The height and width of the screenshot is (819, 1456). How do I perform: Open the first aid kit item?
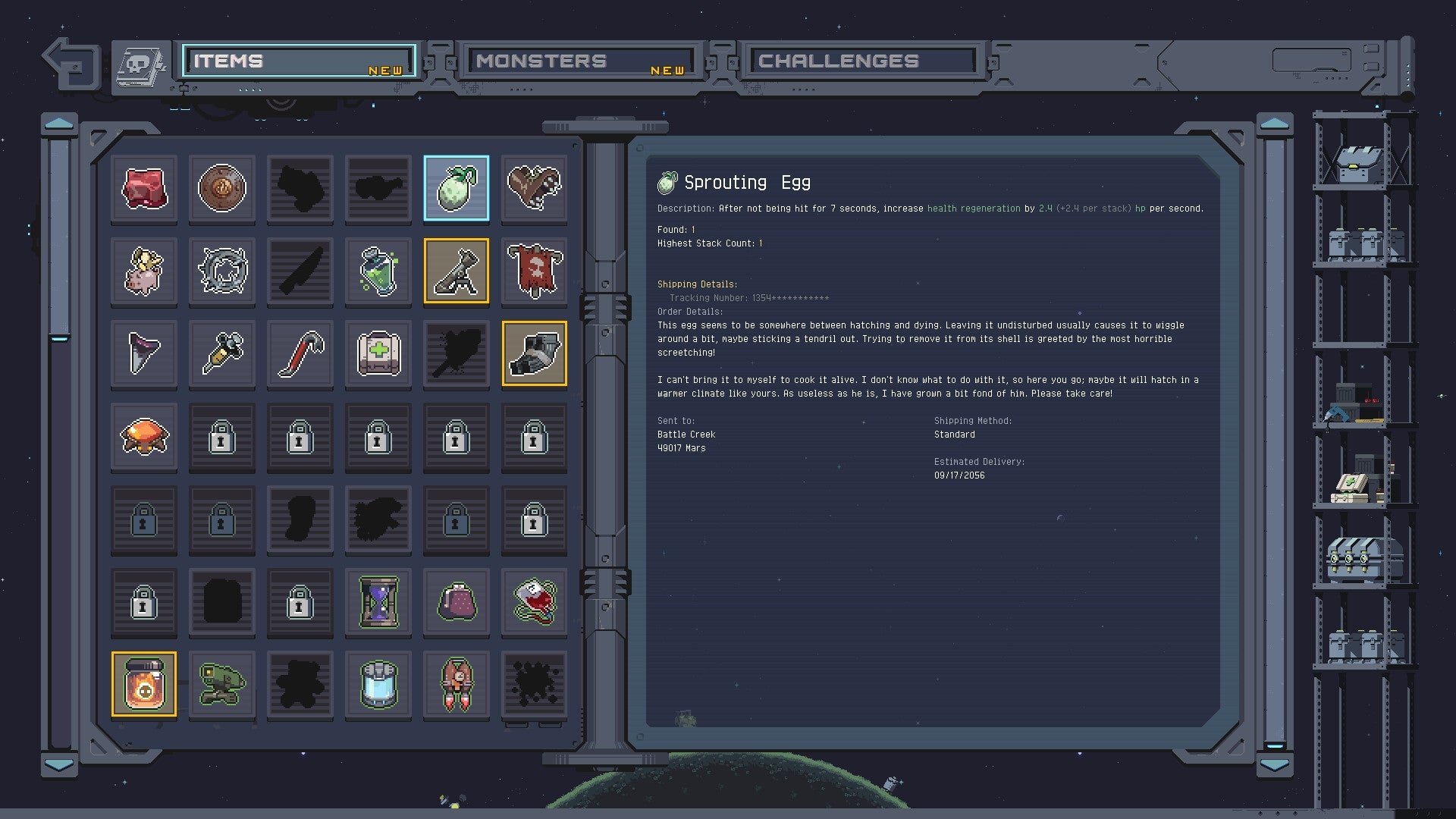[x=378, y=353]
